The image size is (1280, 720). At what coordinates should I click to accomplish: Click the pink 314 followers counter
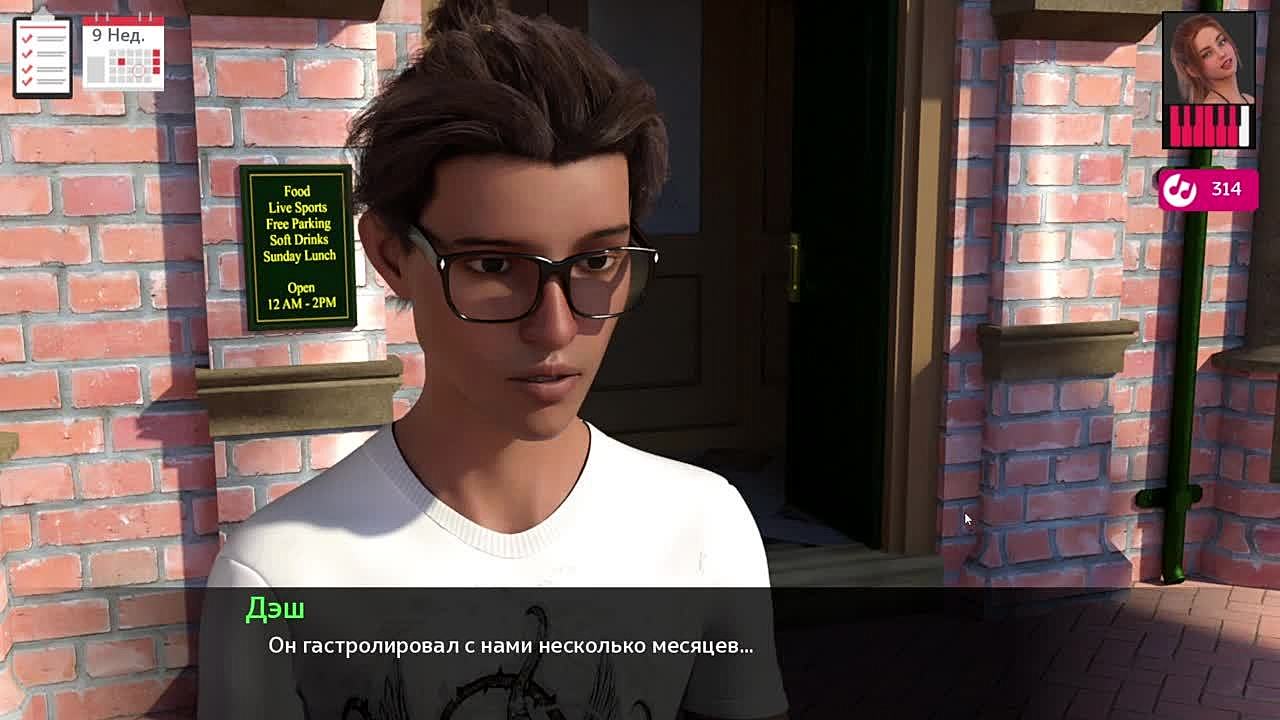point(1208,189)
